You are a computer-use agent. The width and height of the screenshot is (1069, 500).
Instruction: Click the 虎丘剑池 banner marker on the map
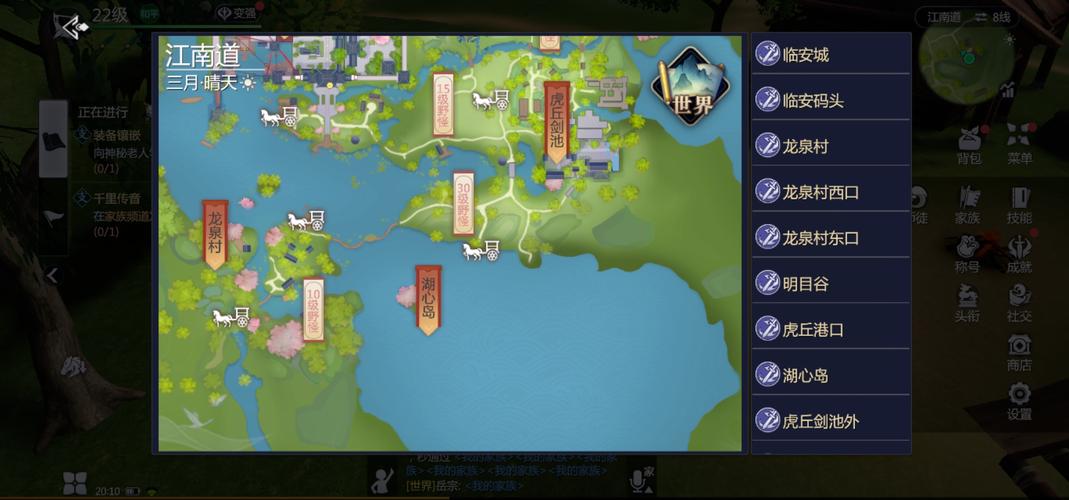click(x=557, y=121)
